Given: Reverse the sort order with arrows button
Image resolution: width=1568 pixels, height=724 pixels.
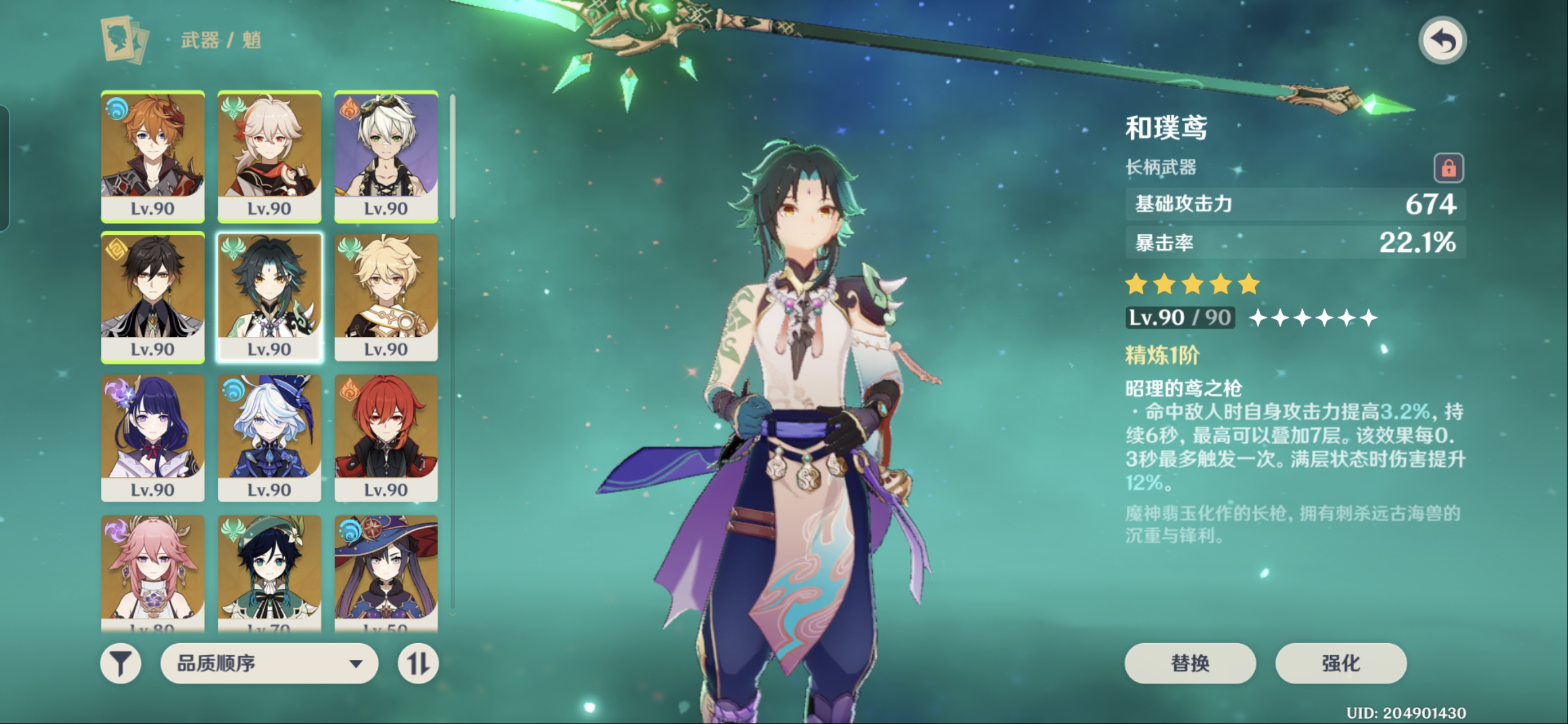Looking at the screenshot, I should [x=418, y=663].
